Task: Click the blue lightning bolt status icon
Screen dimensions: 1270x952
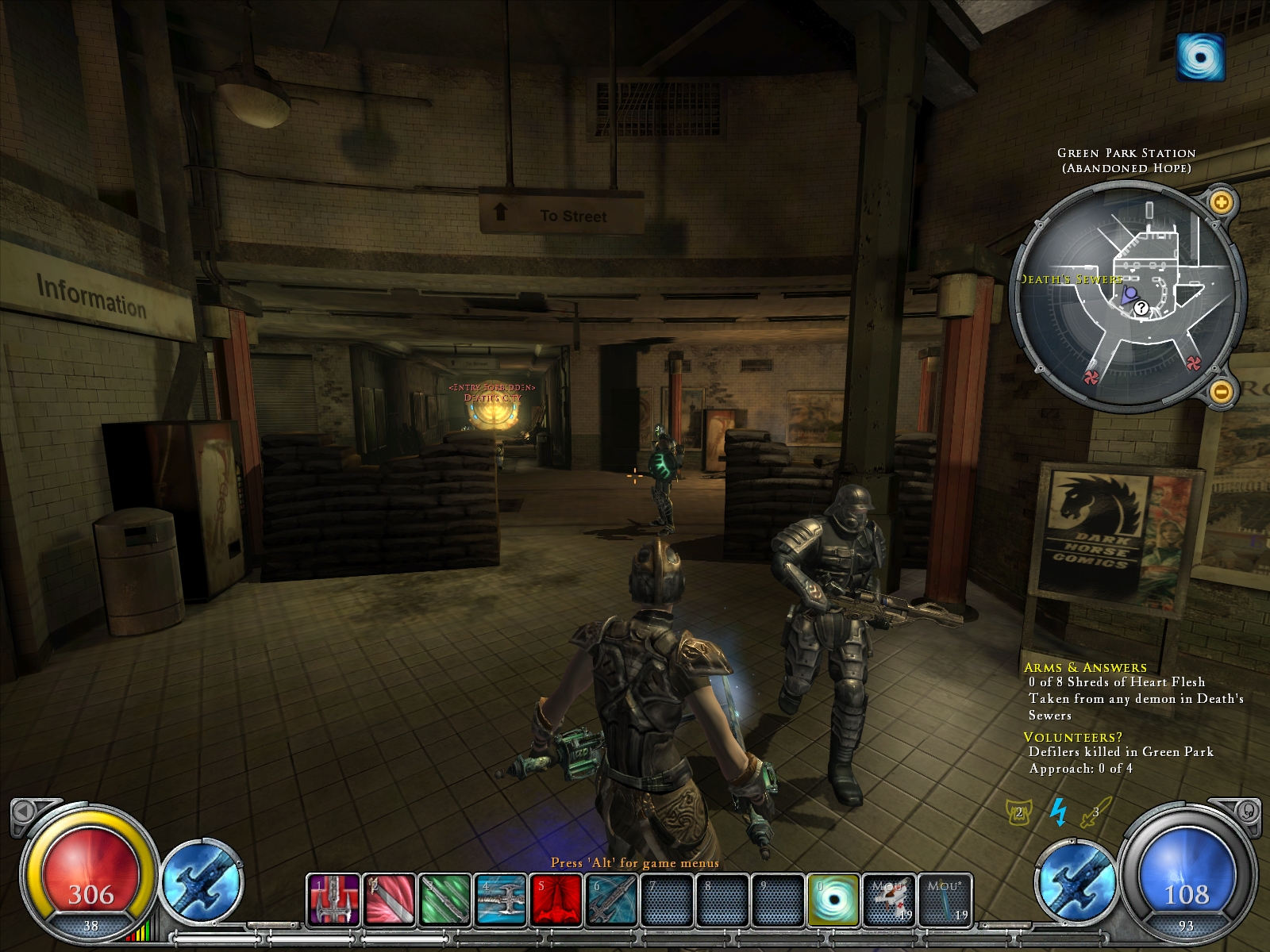Action: [1058, 812]
